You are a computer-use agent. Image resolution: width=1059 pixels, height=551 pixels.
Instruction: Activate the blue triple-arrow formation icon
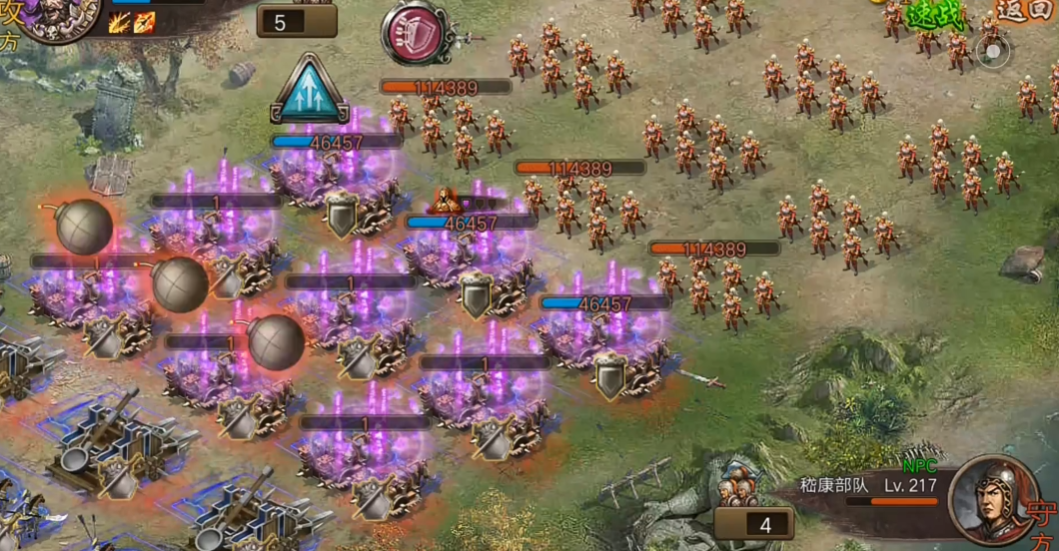[x=308, y=91]
